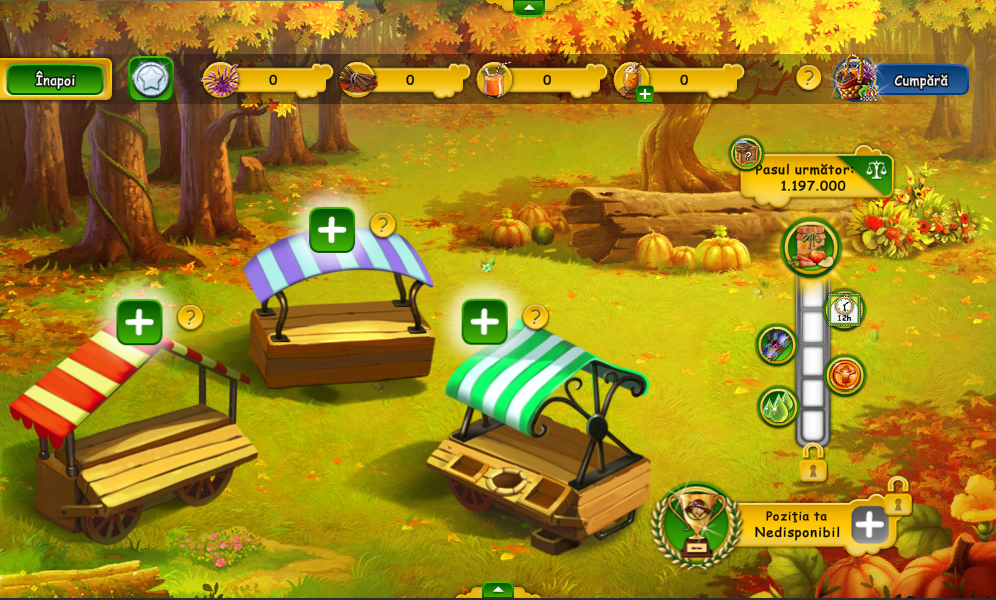Image resolution: width=996 pixels, height=600 pixels.
Task: Expand the top green arrow tab
Action: 528,7
